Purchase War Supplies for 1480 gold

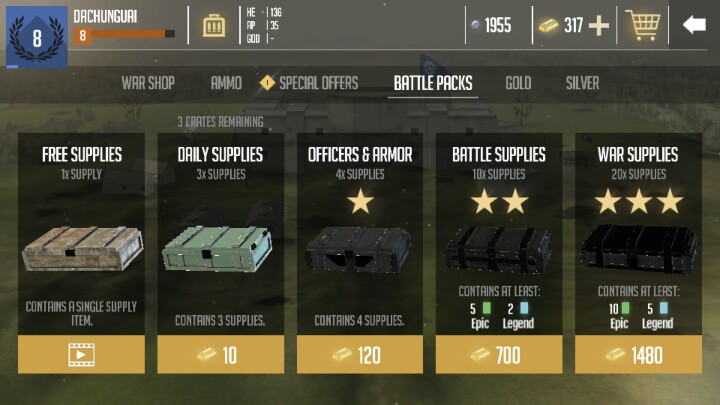[637, 355]
